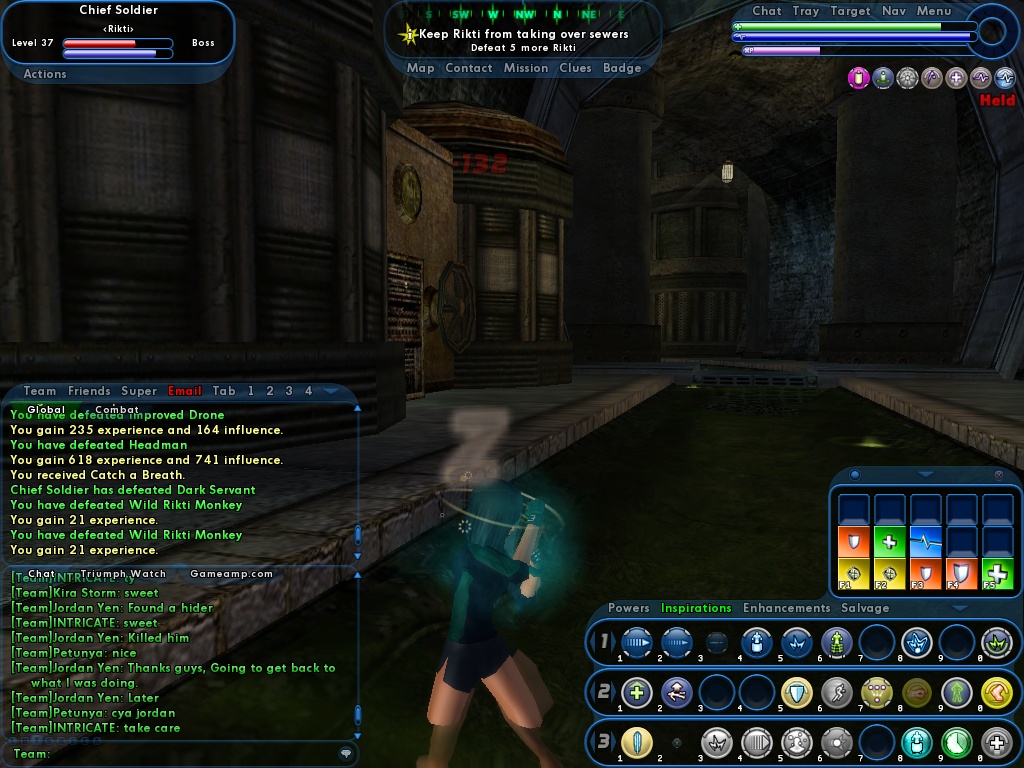
Task: Select the Combat chat tab
Action: (117, 409)
